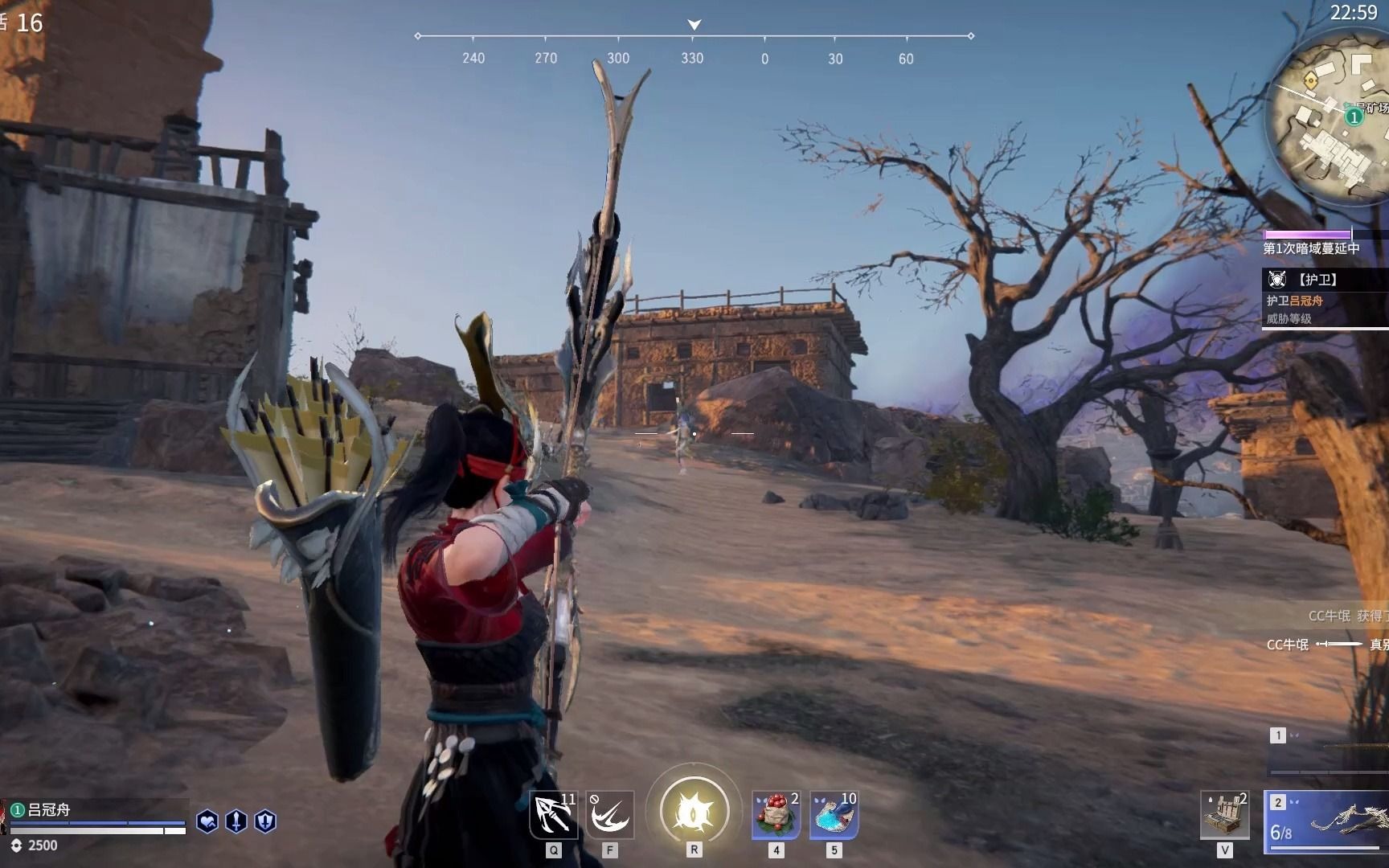This screenshot has width=1389, height=868.
Task: Use the blue armor powder item
Action: [834, 816]
